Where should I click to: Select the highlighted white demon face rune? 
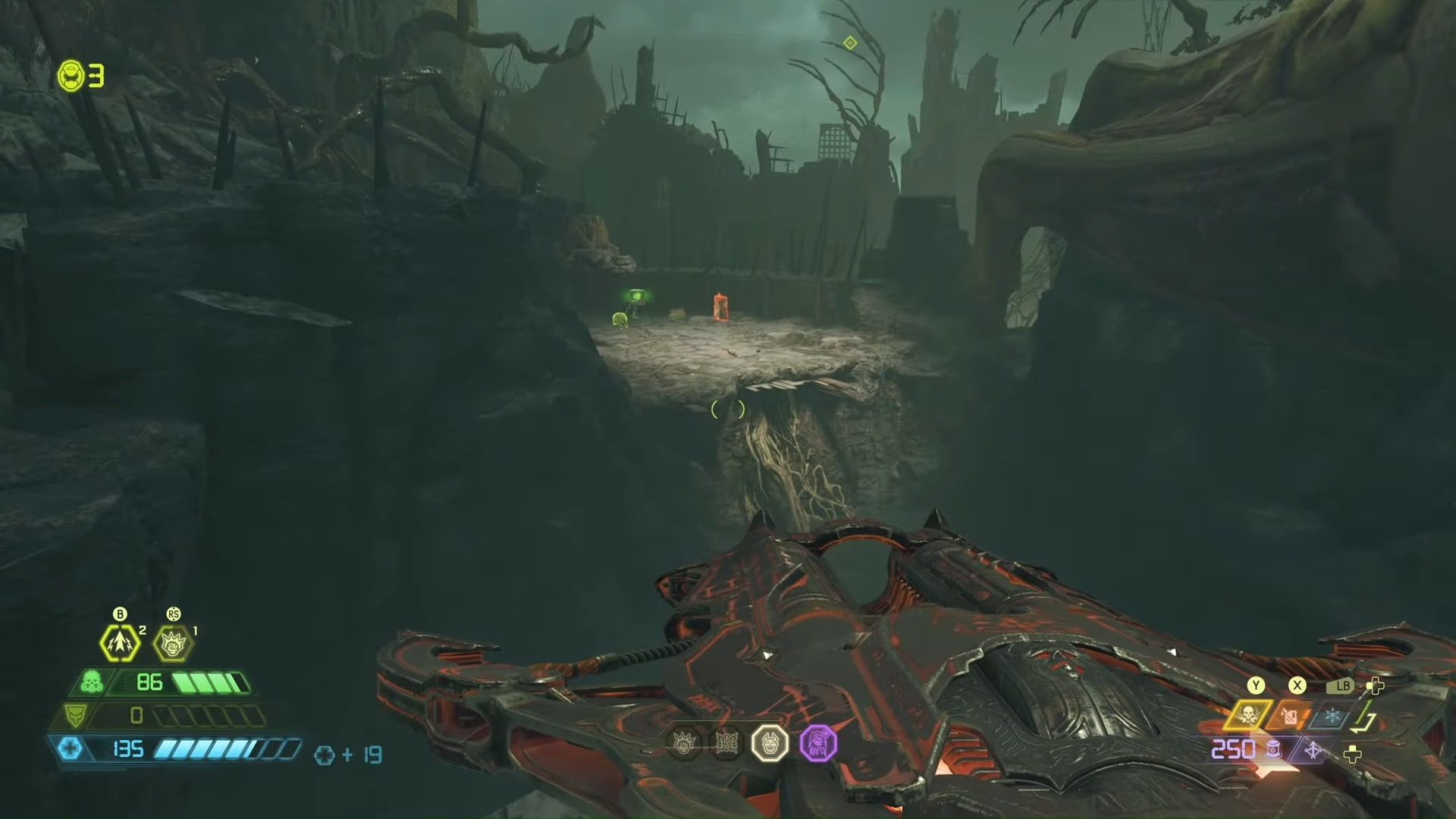[x=770, y=742]
